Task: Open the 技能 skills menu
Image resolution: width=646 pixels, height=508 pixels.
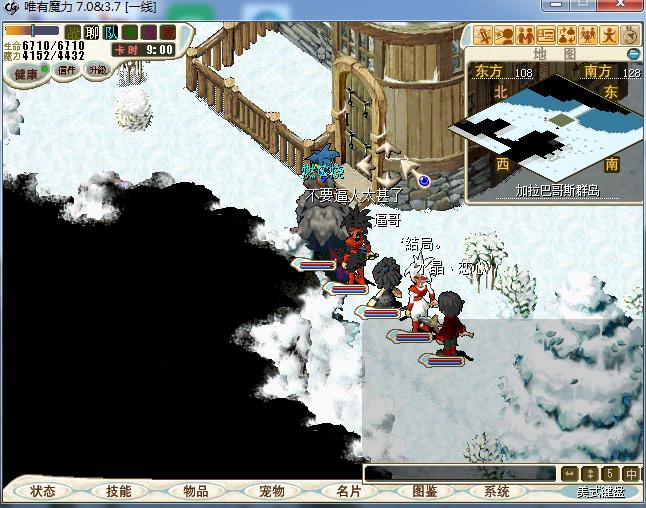Action: (x=119, y=491)
